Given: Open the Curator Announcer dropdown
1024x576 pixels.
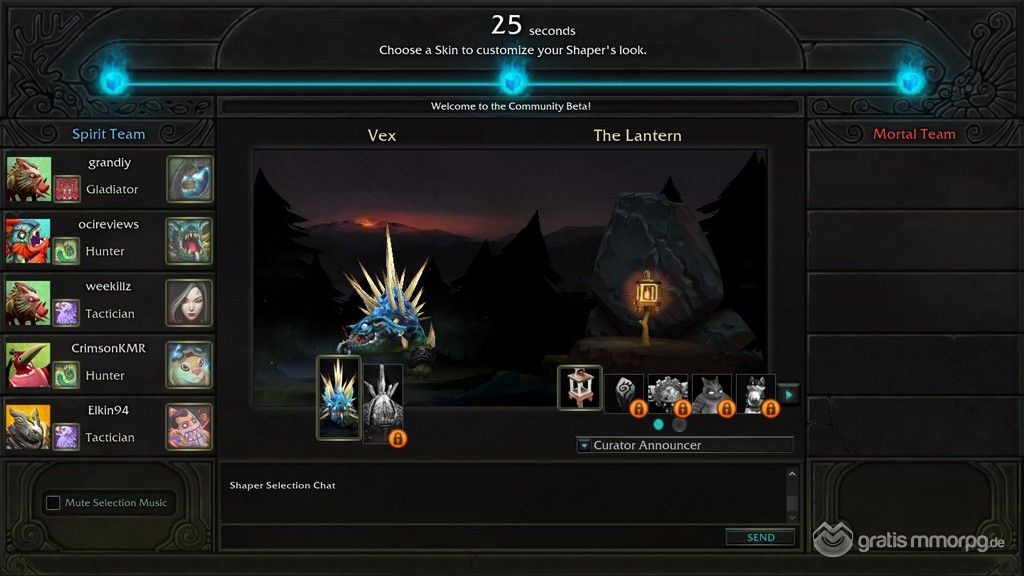Looking at the screenshot, I should pos(685,445).
